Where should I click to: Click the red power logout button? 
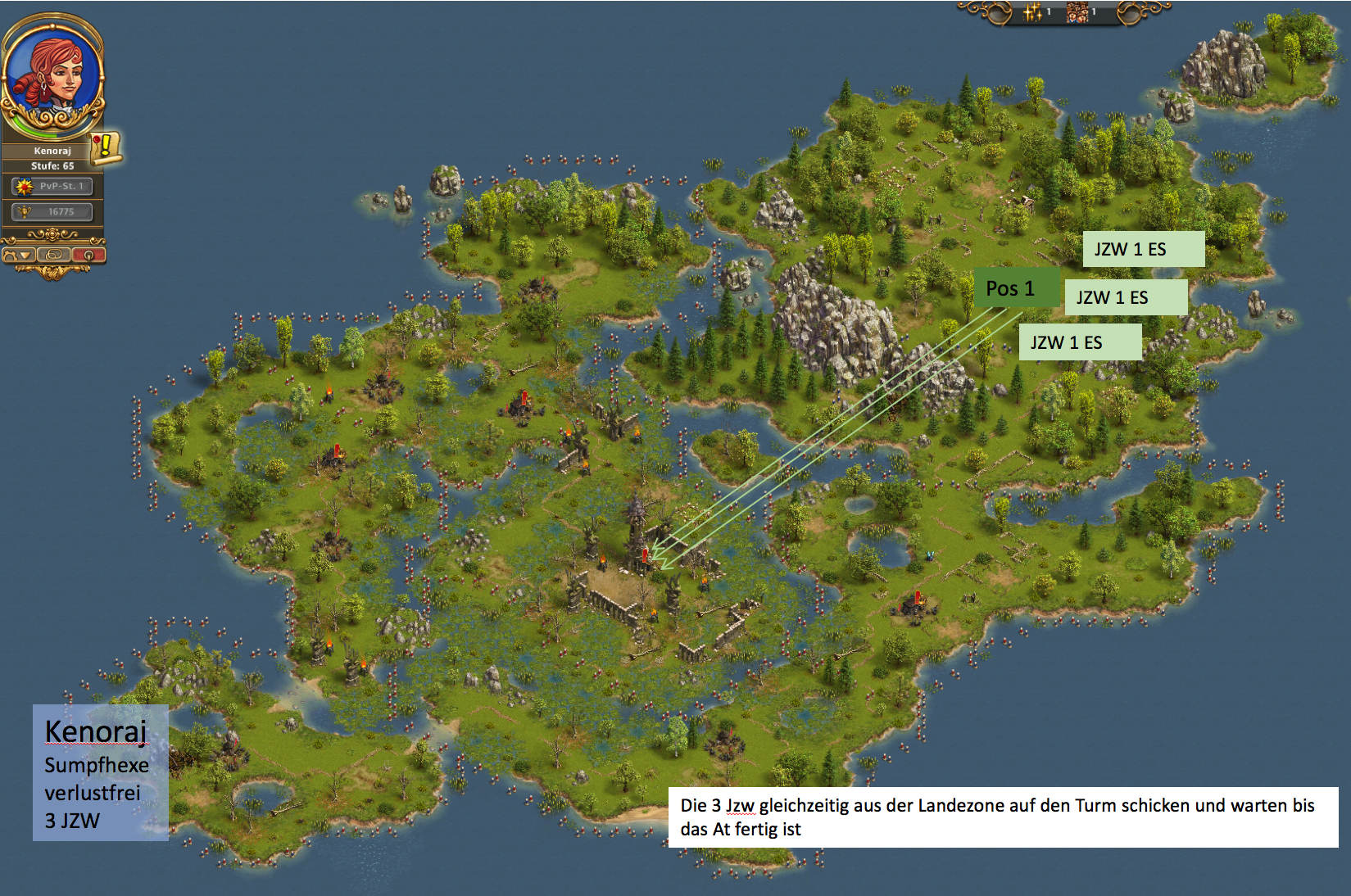[x=88, y=255]
